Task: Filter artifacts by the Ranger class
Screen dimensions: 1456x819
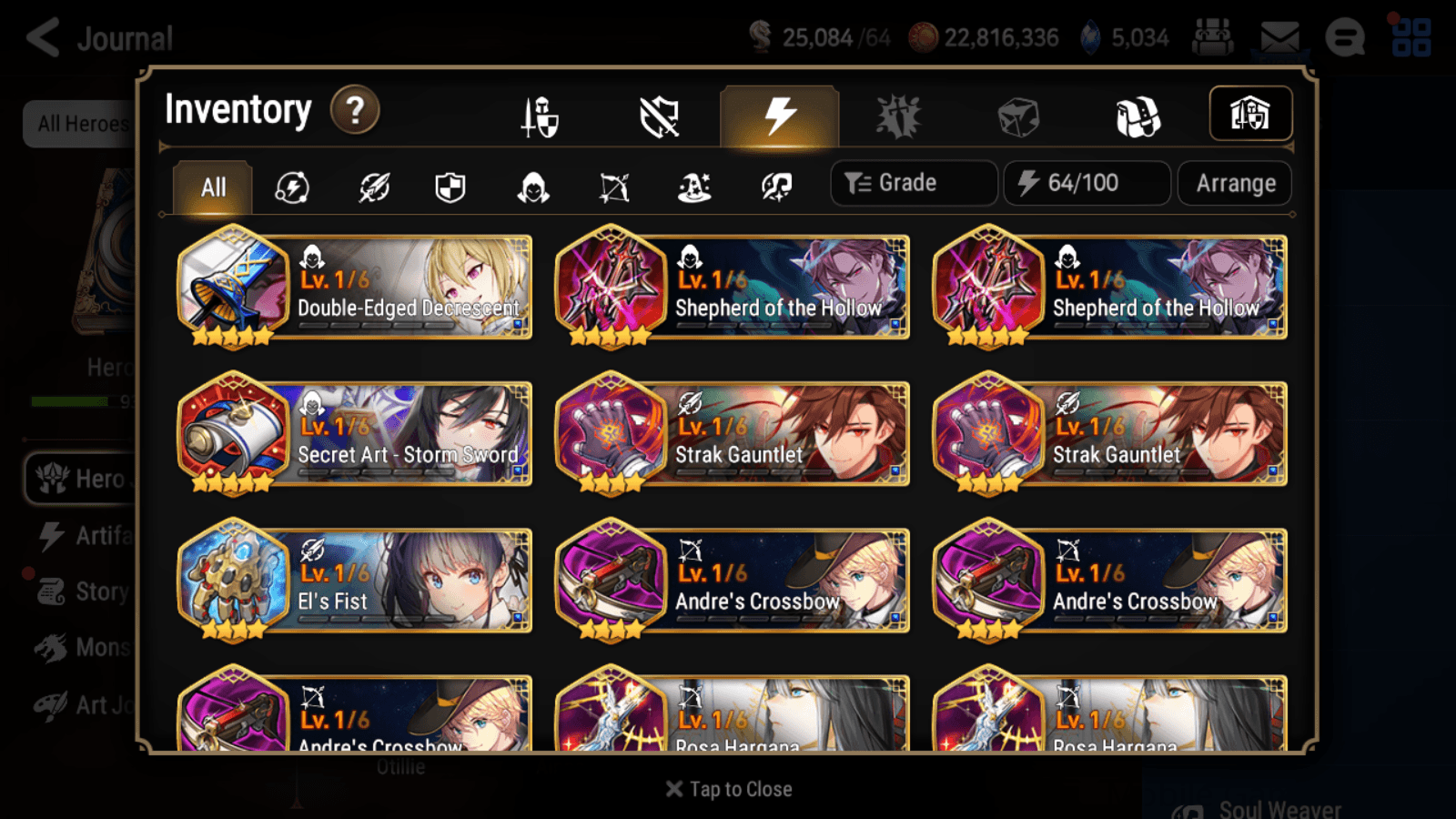Action: (614, 187)
